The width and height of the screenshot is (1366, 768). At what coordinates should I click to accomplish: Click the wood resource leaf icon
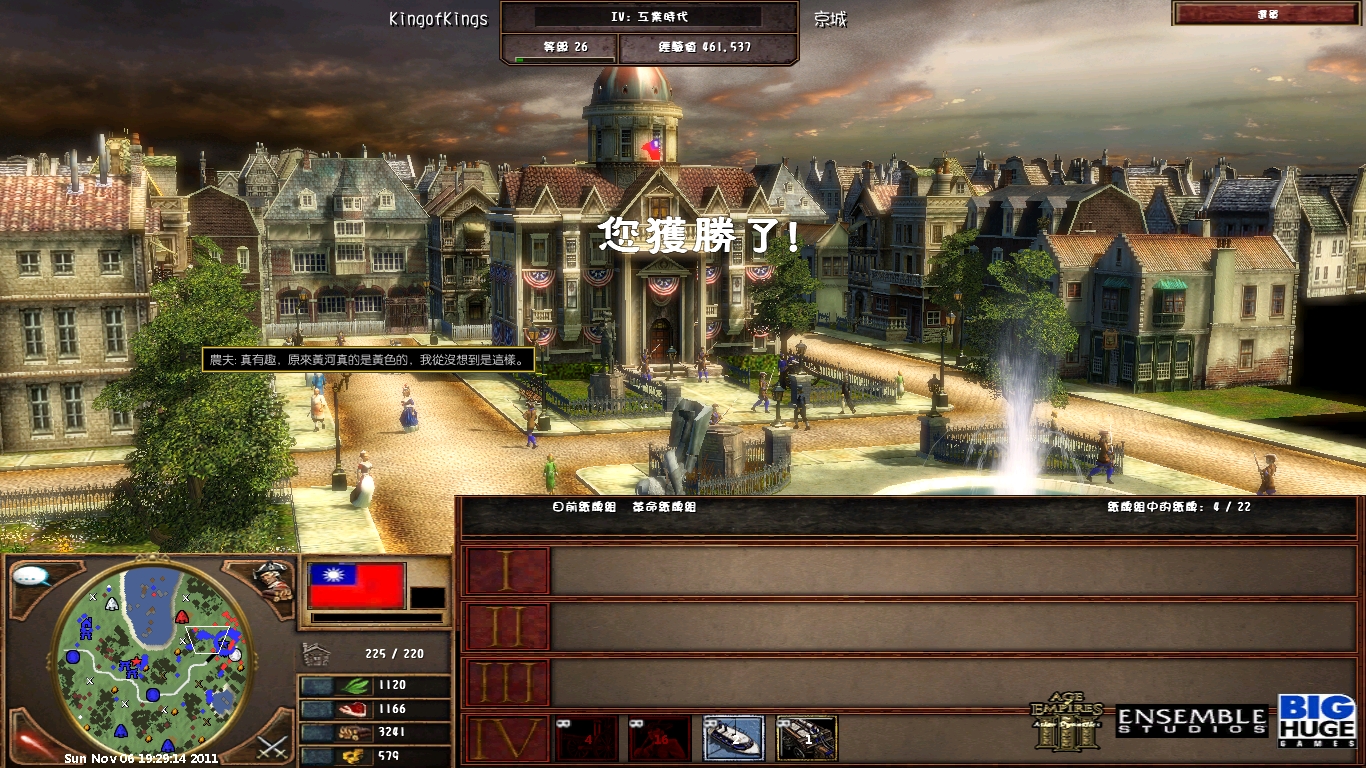click(355, 685)
